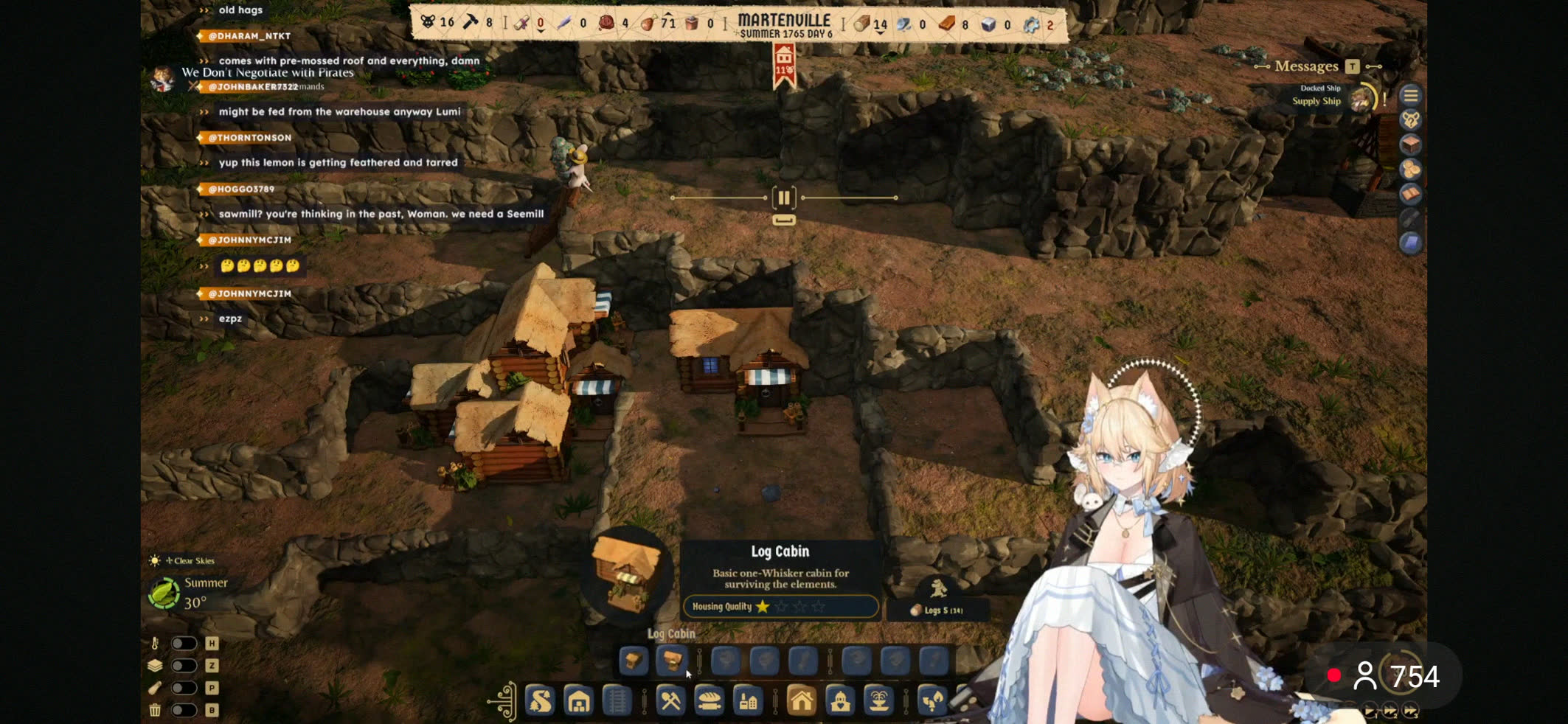Pause the game with the pause button
1568x724 pixels.
783,198
